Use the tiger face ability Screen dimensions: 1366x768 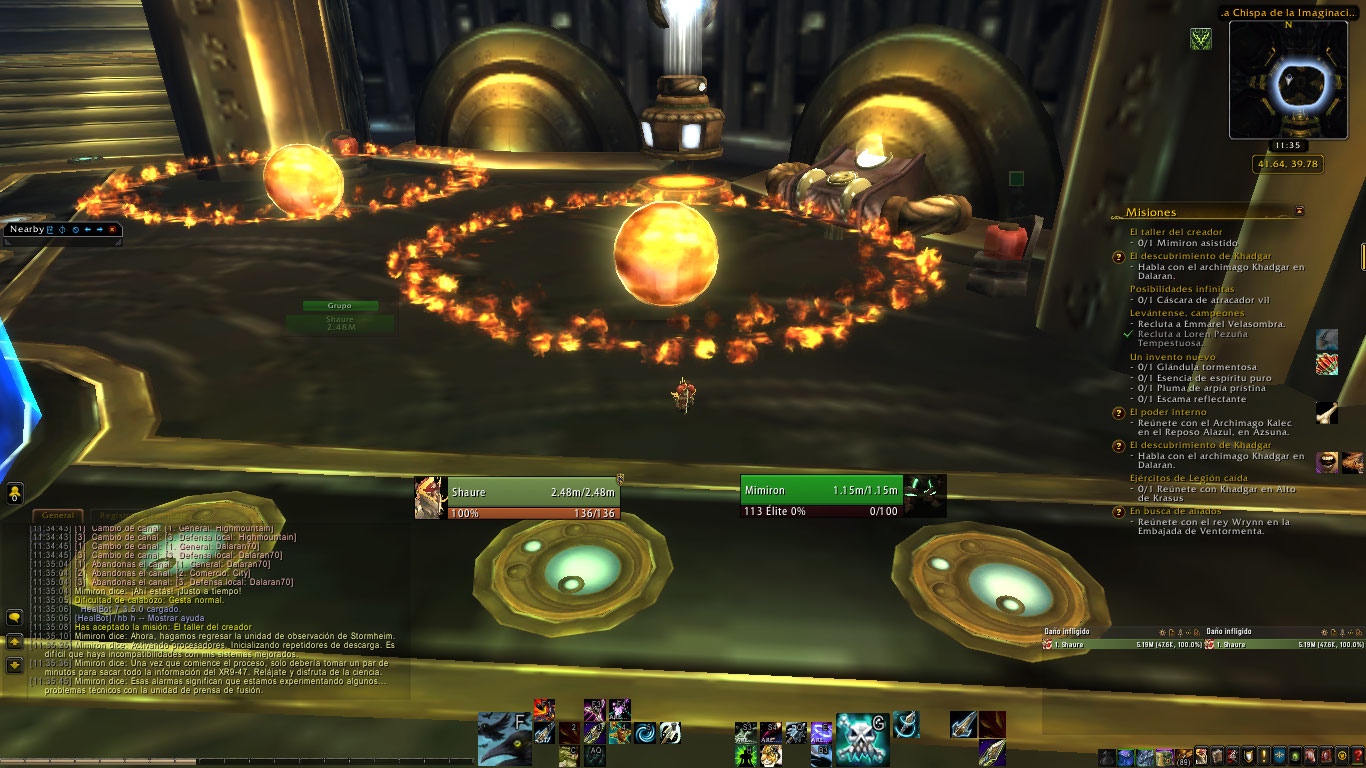[x=769, y=755]
